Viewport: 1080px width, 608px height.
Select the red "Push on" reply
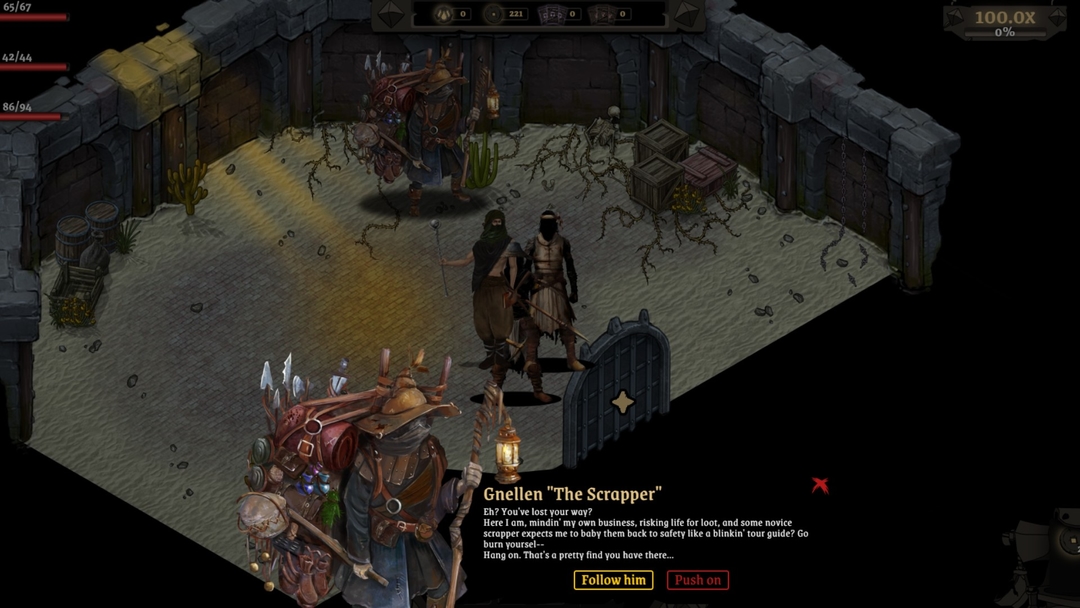coord(697,580)
